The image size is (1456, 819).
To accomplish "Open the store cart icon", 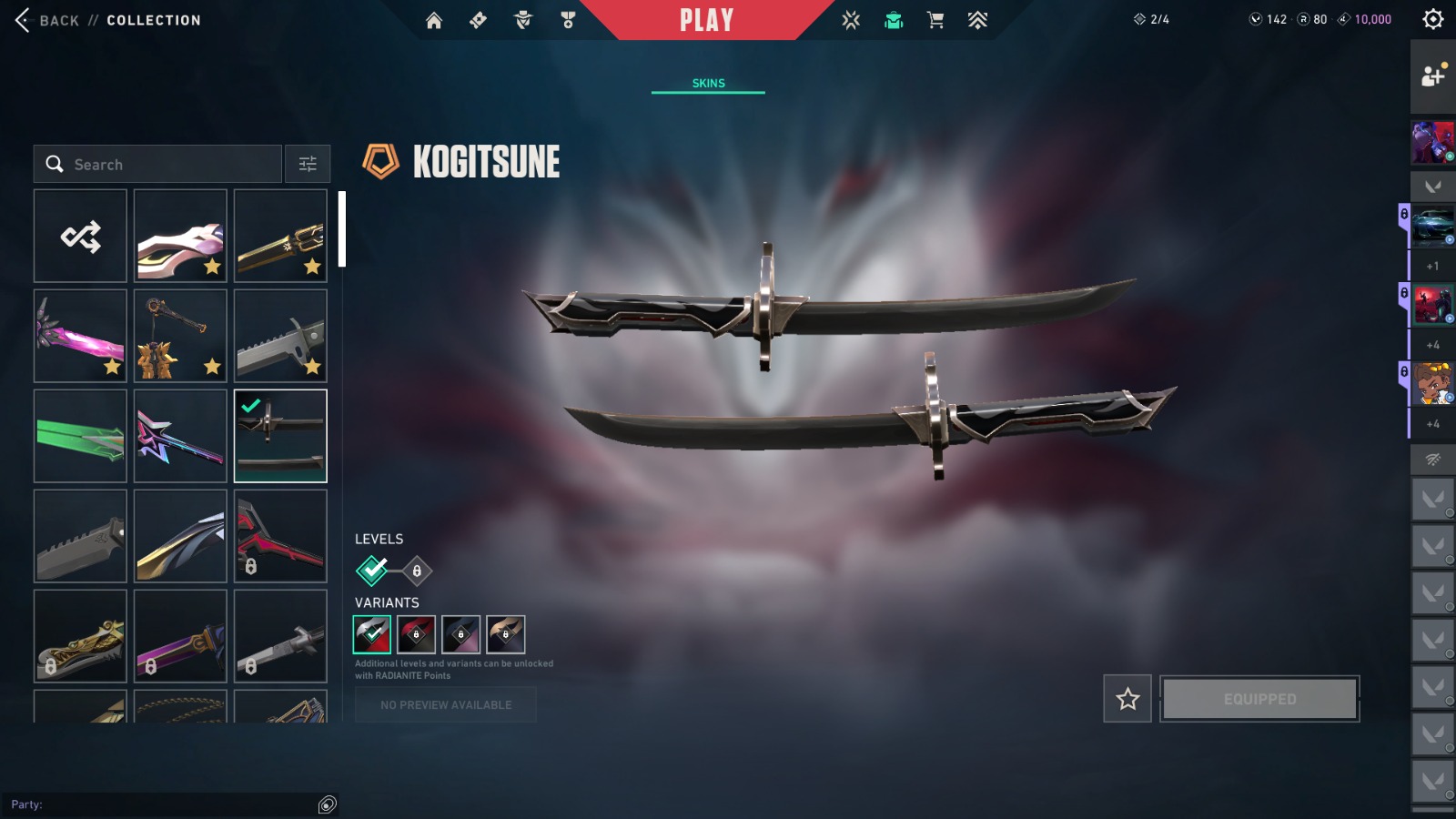I will pos(935,20).
